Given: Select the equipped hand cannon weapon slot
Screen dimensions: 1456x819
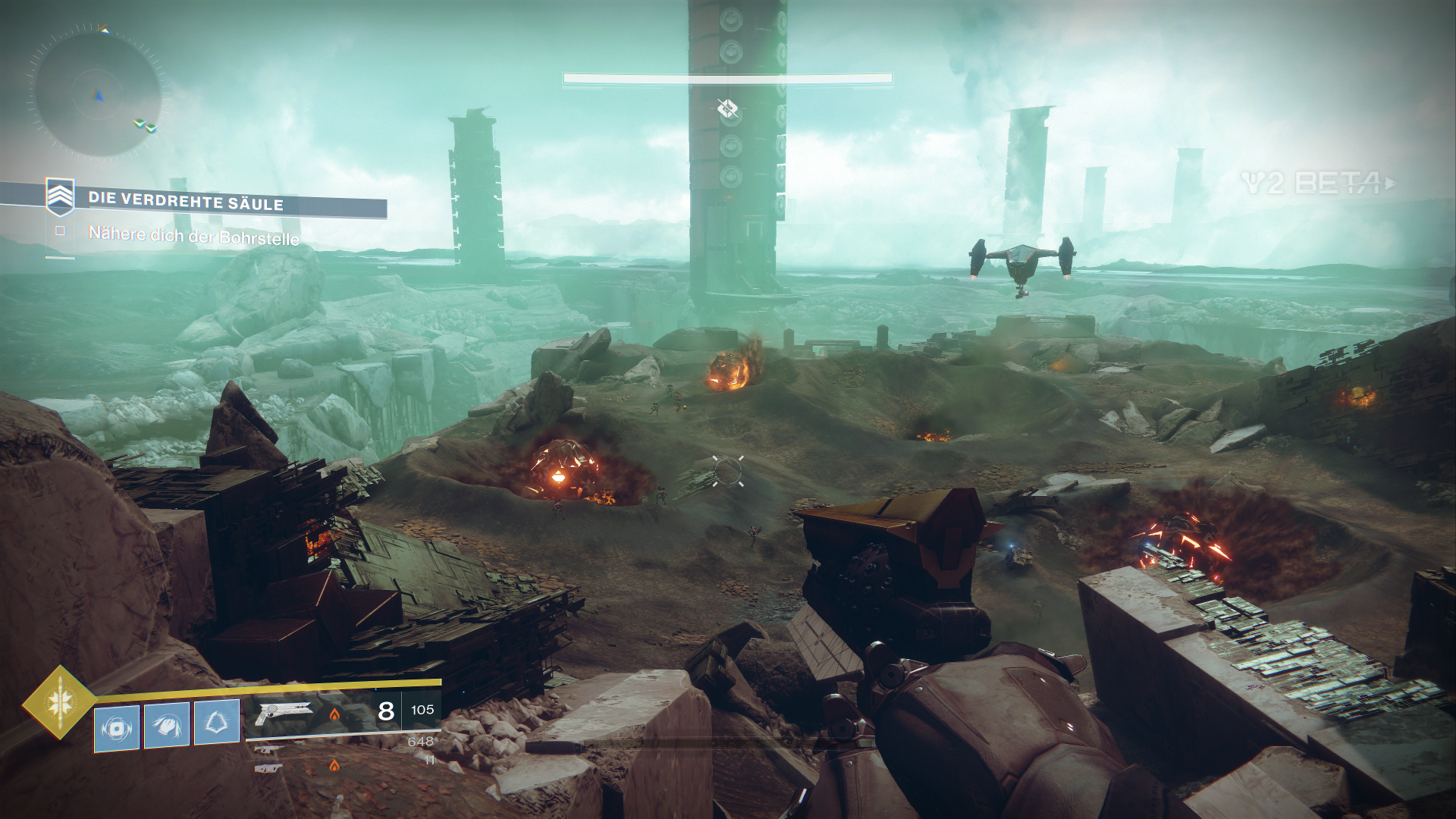Looking at the screenshot, I should click(x=284, y=714).
